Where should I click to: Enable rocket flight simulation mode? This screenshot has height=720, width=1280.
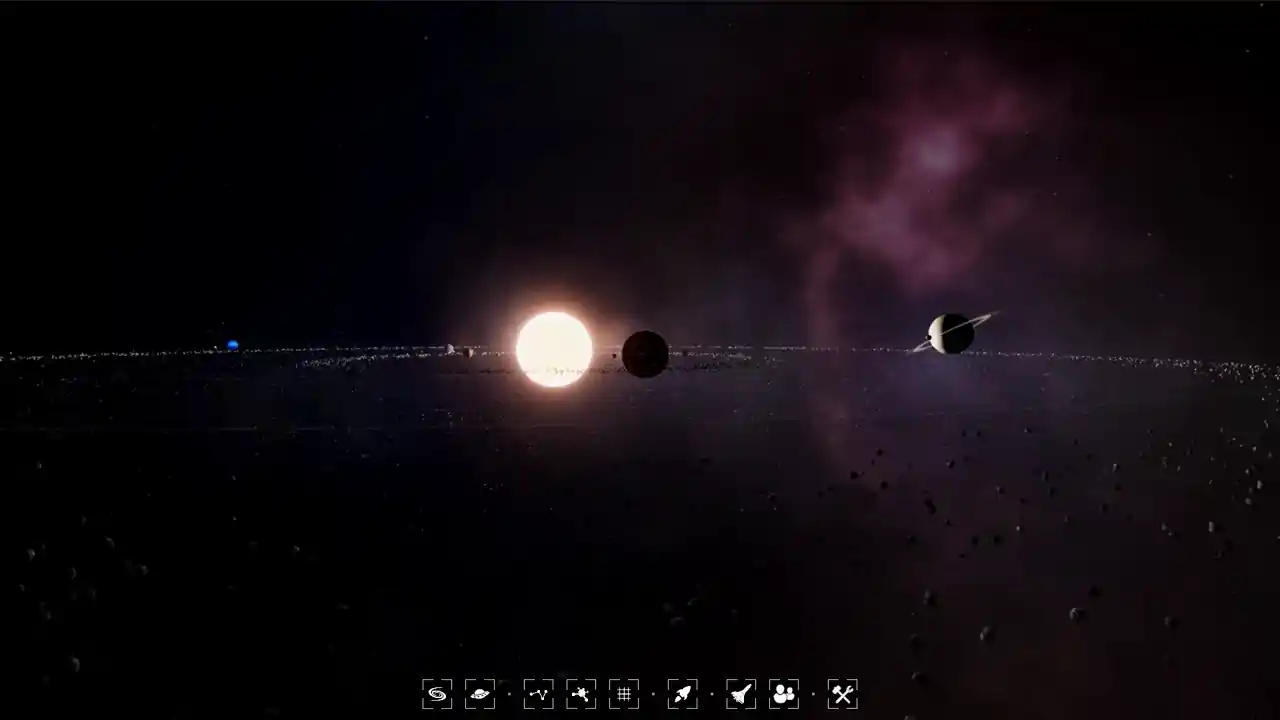(682, 693)
